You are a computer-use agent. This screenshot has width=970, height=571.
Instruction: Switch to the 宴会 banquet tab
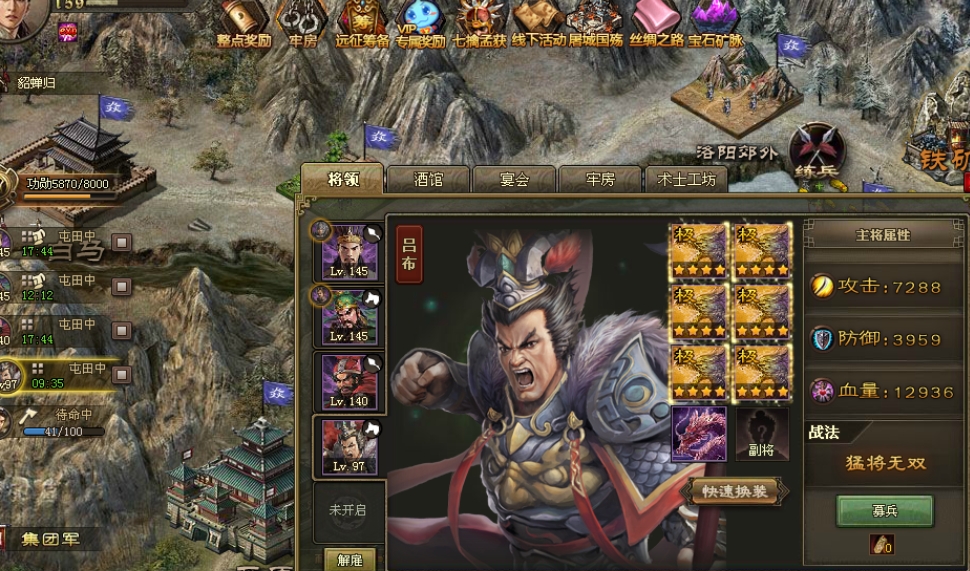514,180
